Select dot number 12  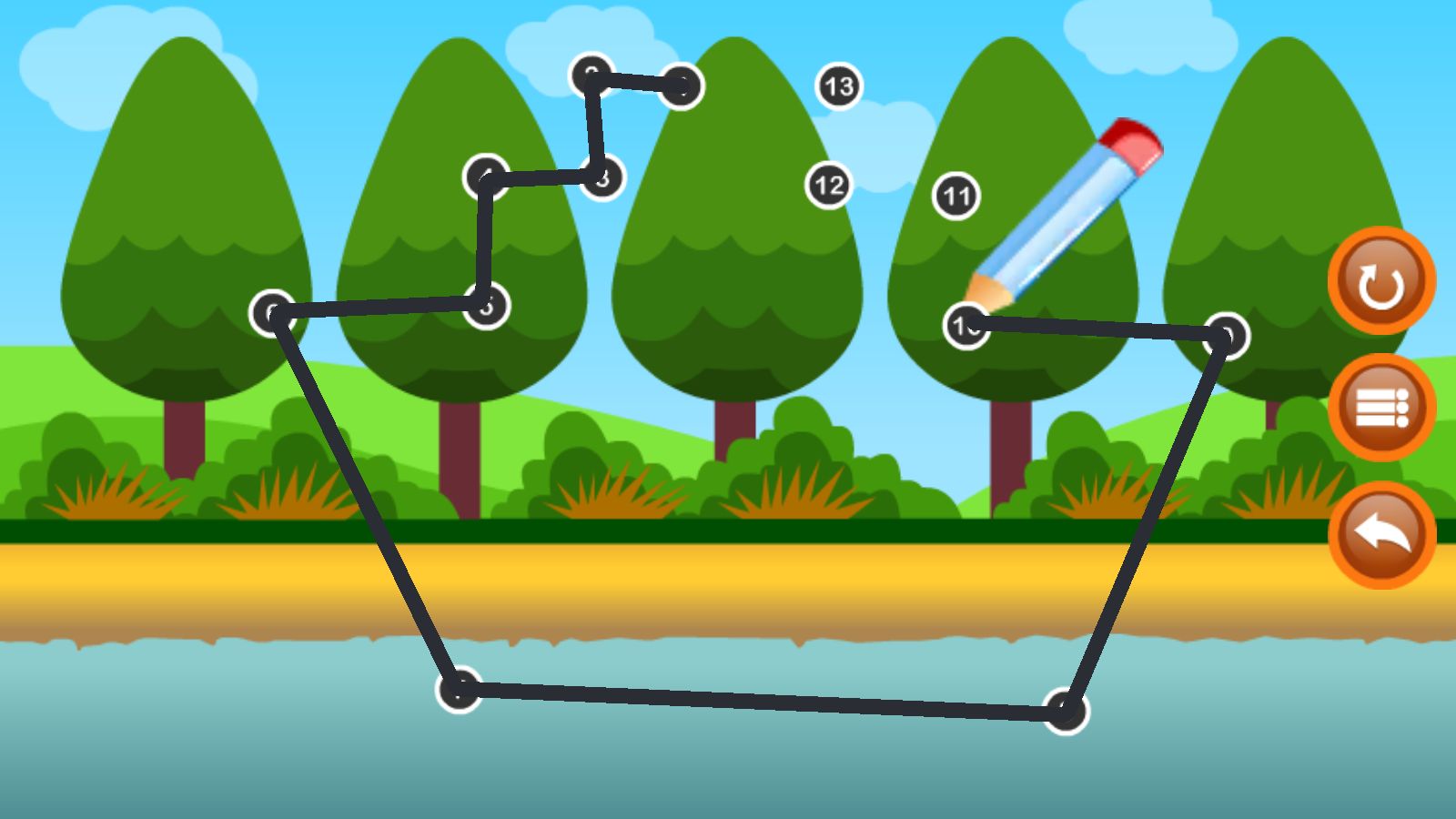tap(829, 186)
